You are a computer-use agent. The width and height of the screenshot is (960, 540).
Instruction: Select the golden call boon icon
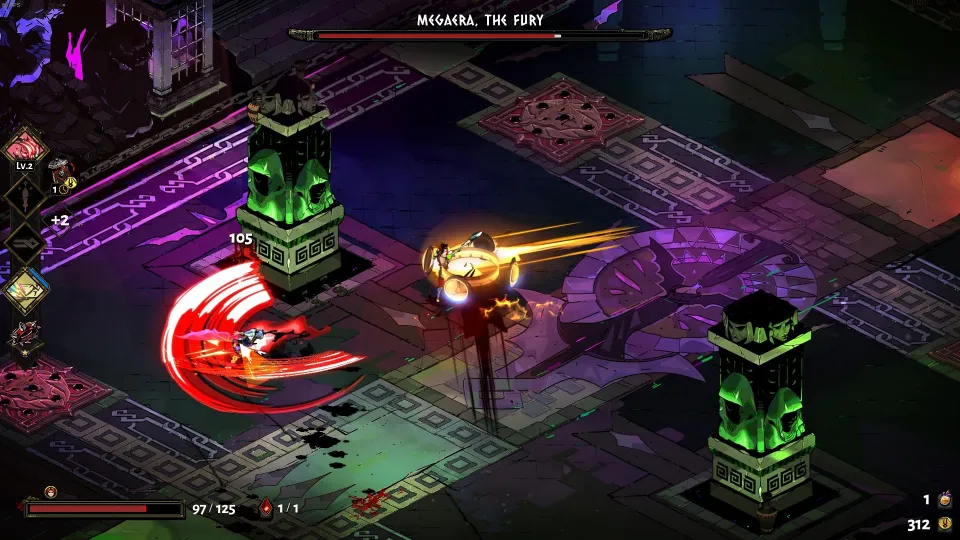click(24, 291)
